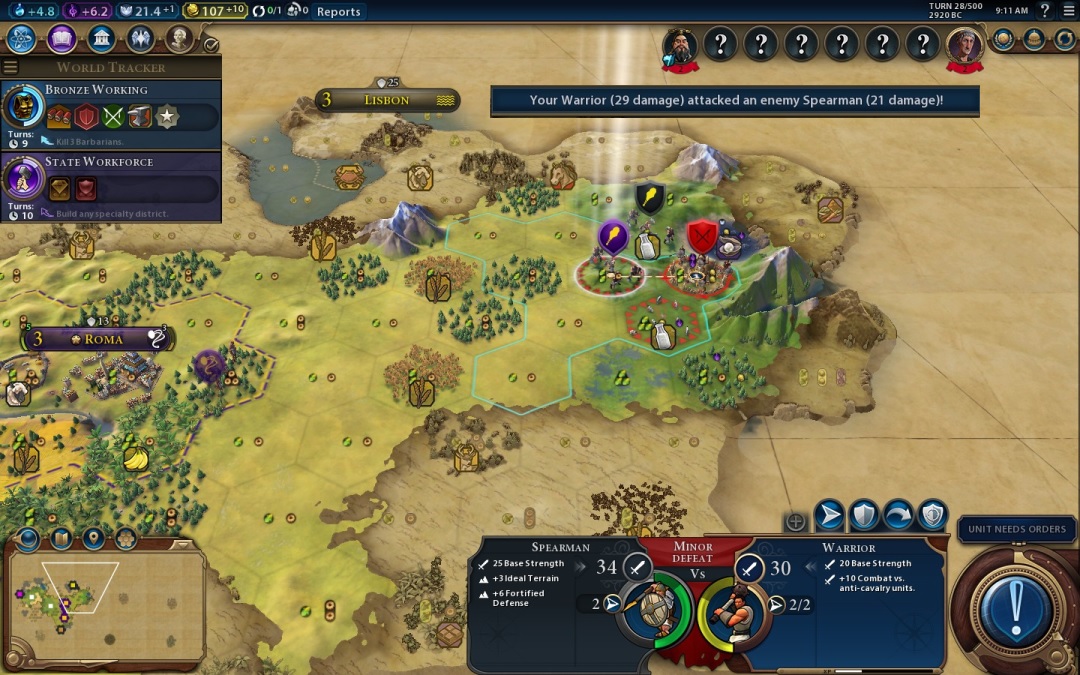Skip the unit's turn with the curved arrow
Viewport: 1080px width, 675px height.
tap(898, 515)
